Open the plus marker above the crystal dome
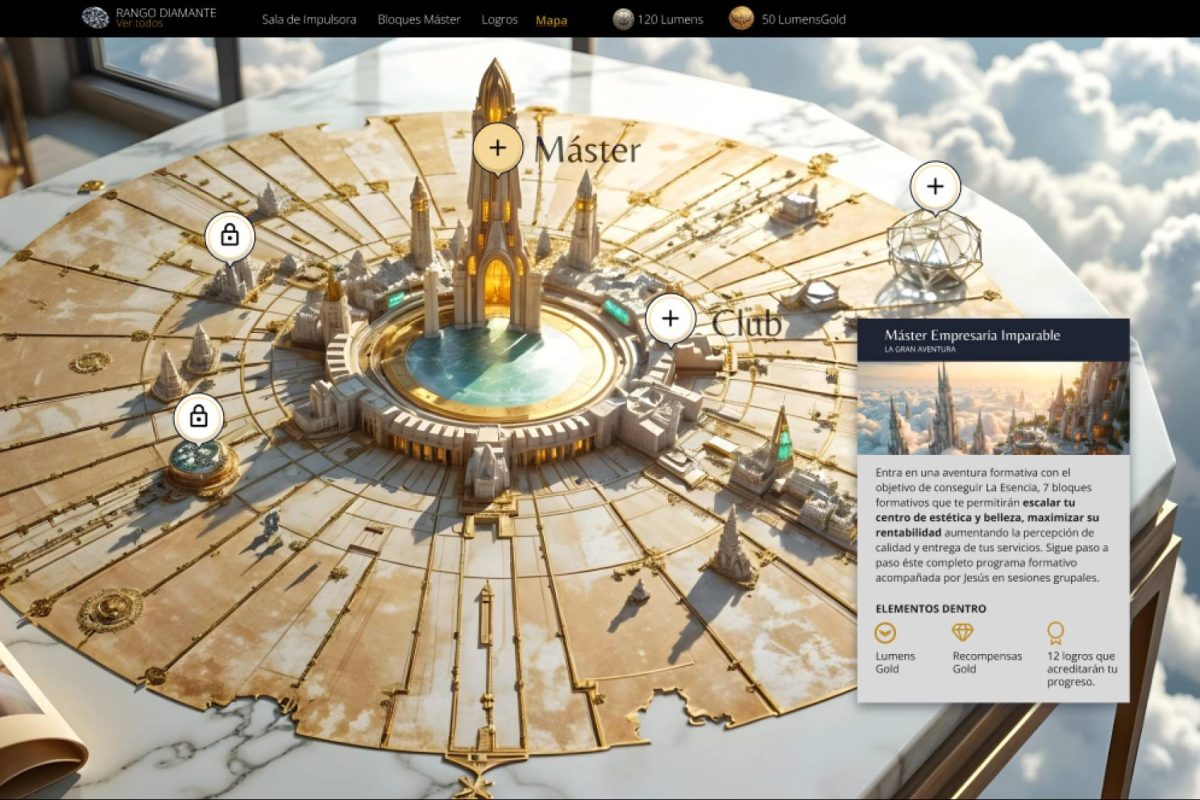 click(935, 186)
